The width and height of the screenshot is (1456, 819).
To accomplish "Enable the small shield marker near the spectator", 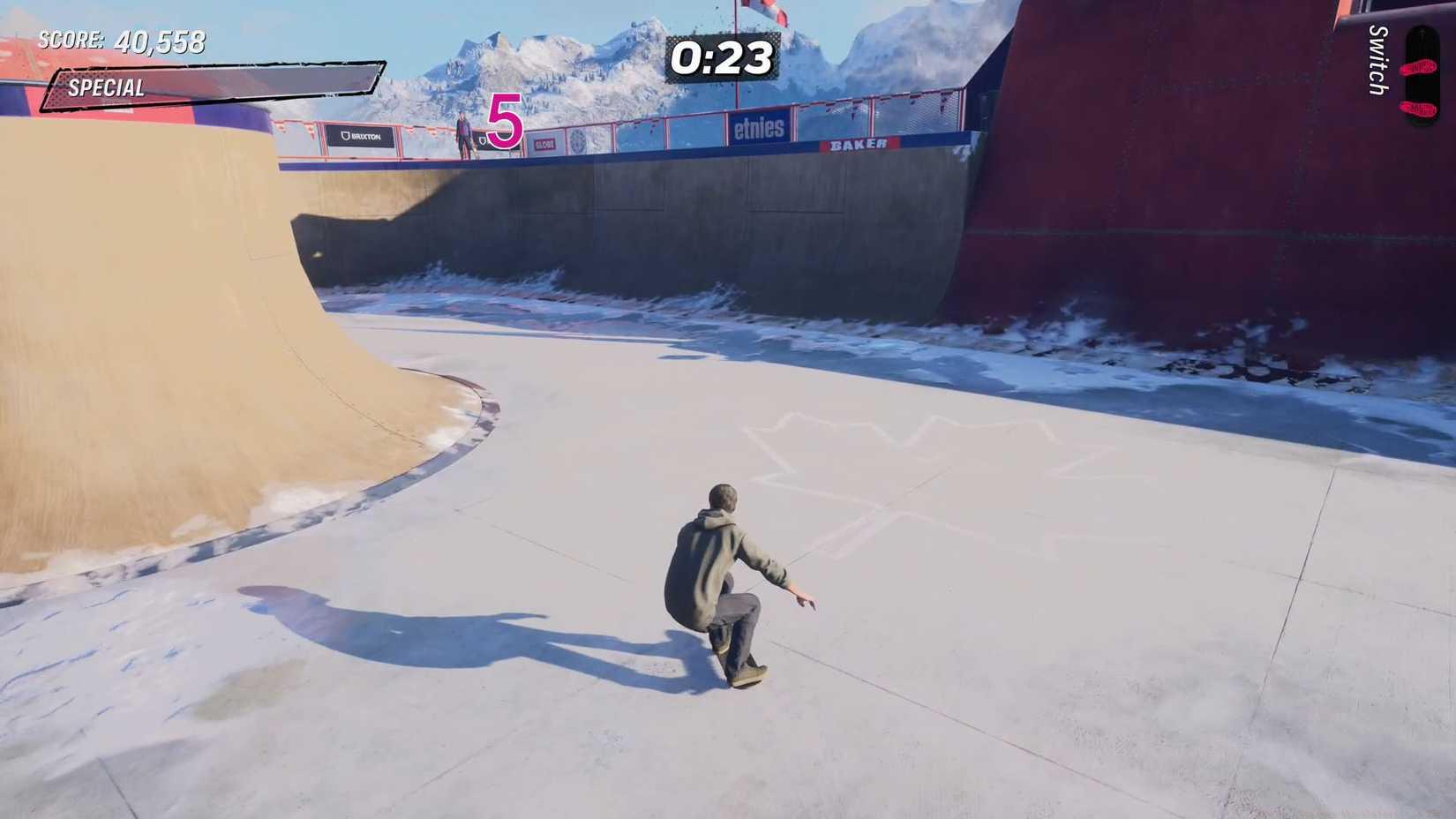I will coord(483,141).
